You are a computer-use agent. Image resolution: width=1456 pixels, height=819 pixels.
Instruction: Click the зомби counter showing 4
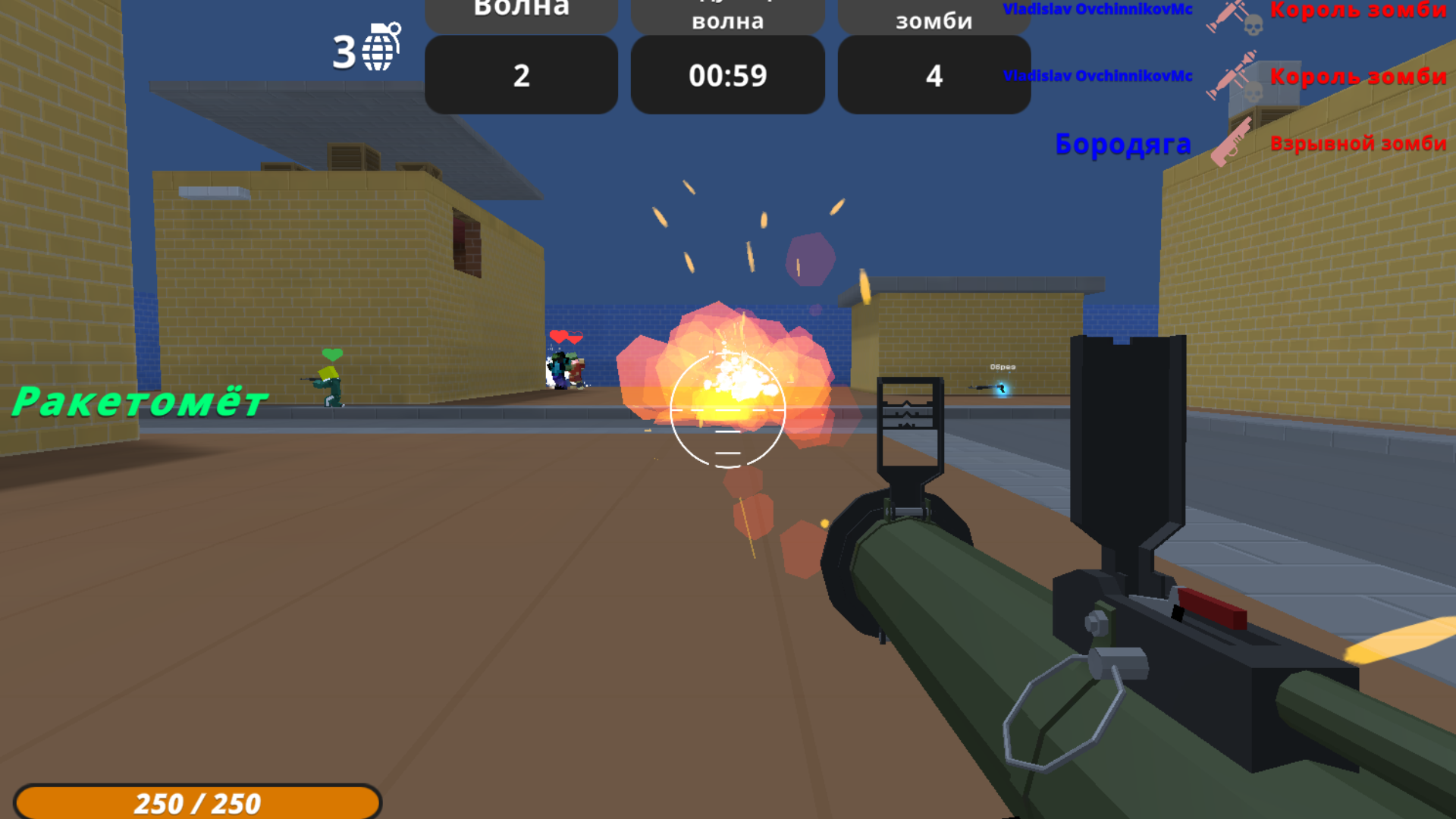tap(934, 74)
